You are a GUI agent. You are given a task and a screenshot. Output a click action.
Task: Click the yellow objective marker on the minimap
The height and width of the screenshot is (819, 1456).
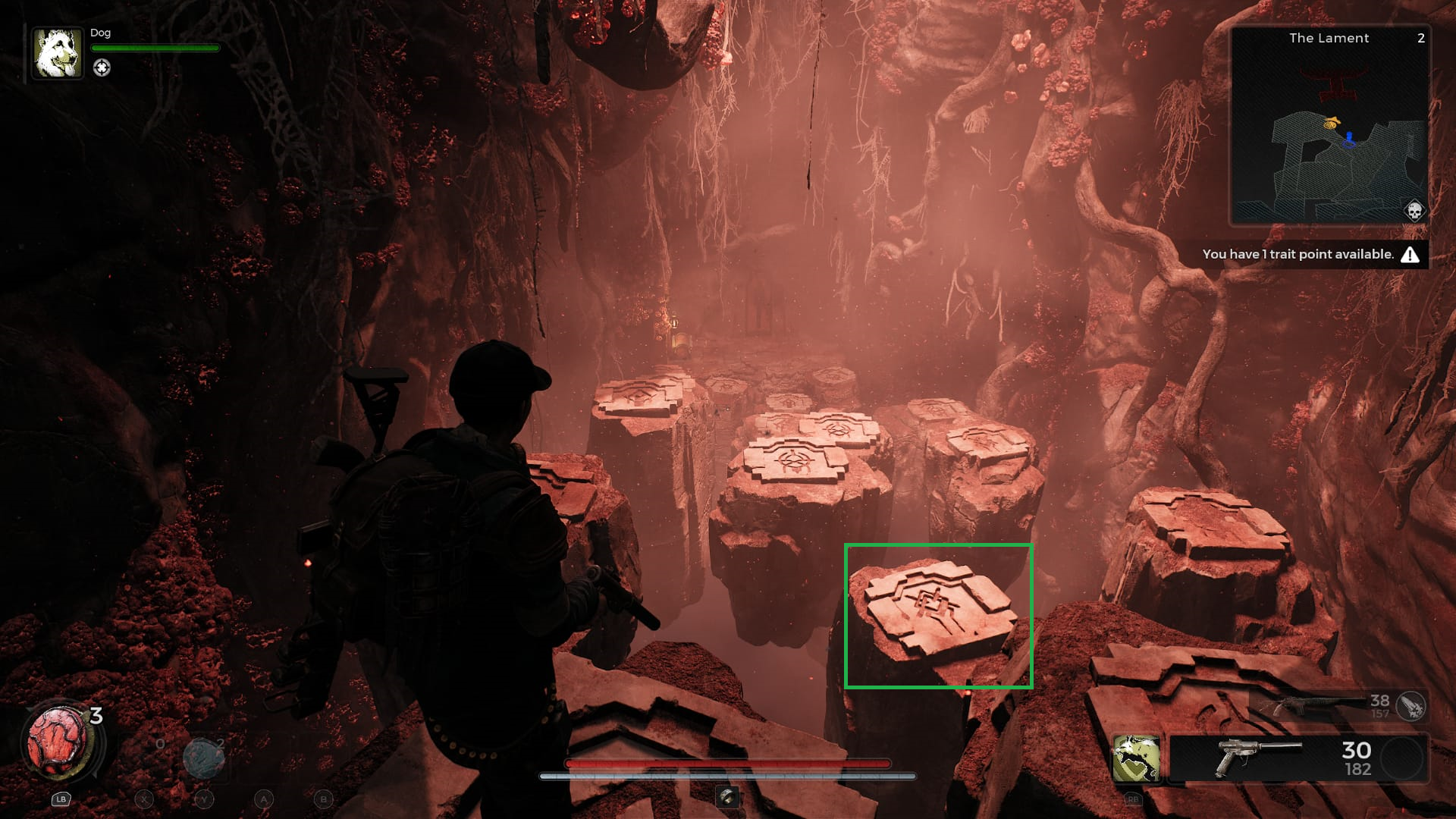click(1332, 122)
